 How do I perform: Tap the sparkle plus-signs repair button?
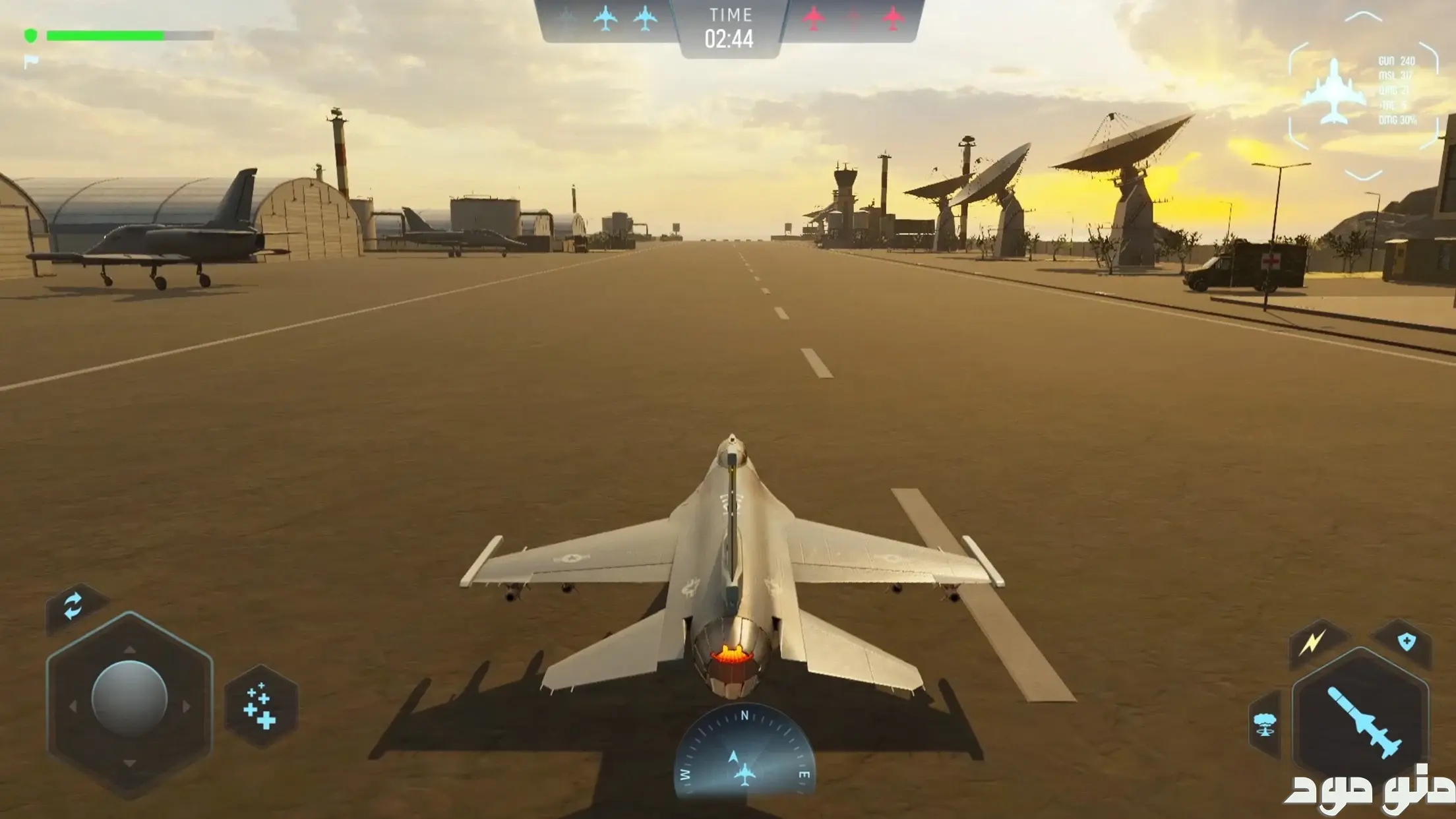(261, 706)
